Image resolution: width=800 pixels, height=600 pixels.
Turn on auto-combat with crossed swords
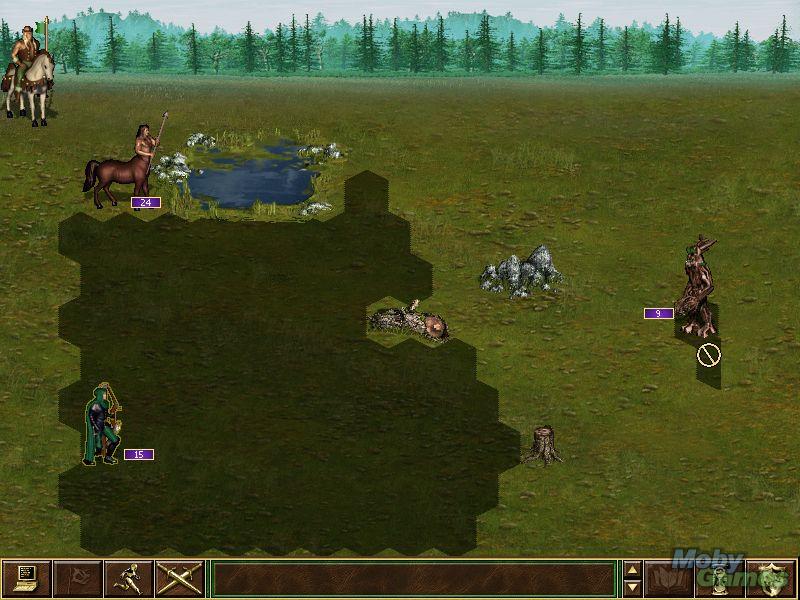[180, 579]
